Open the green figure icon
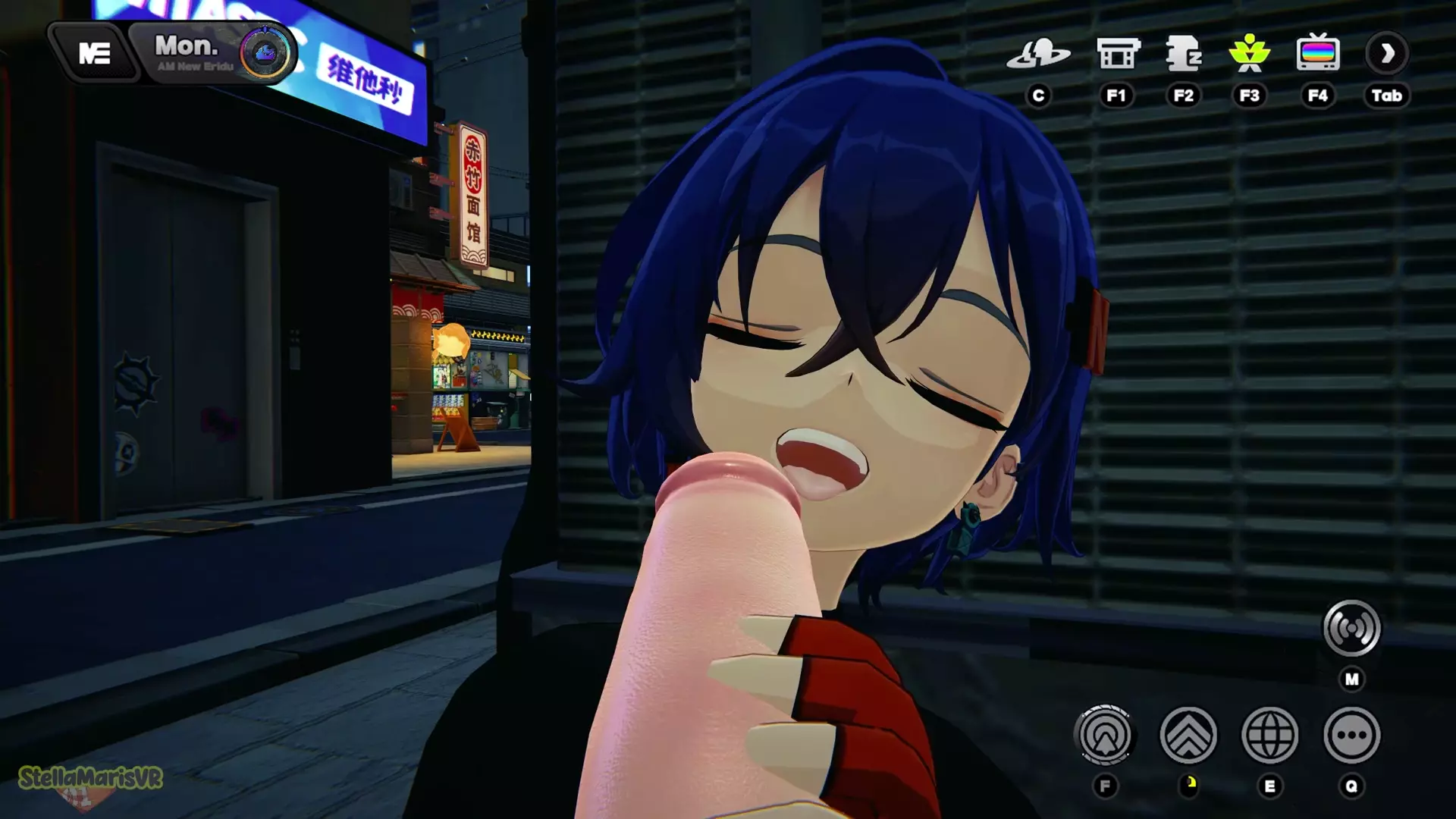Screen dimensions: 1456x819 pyautogui.click(x=1249, y=54)
